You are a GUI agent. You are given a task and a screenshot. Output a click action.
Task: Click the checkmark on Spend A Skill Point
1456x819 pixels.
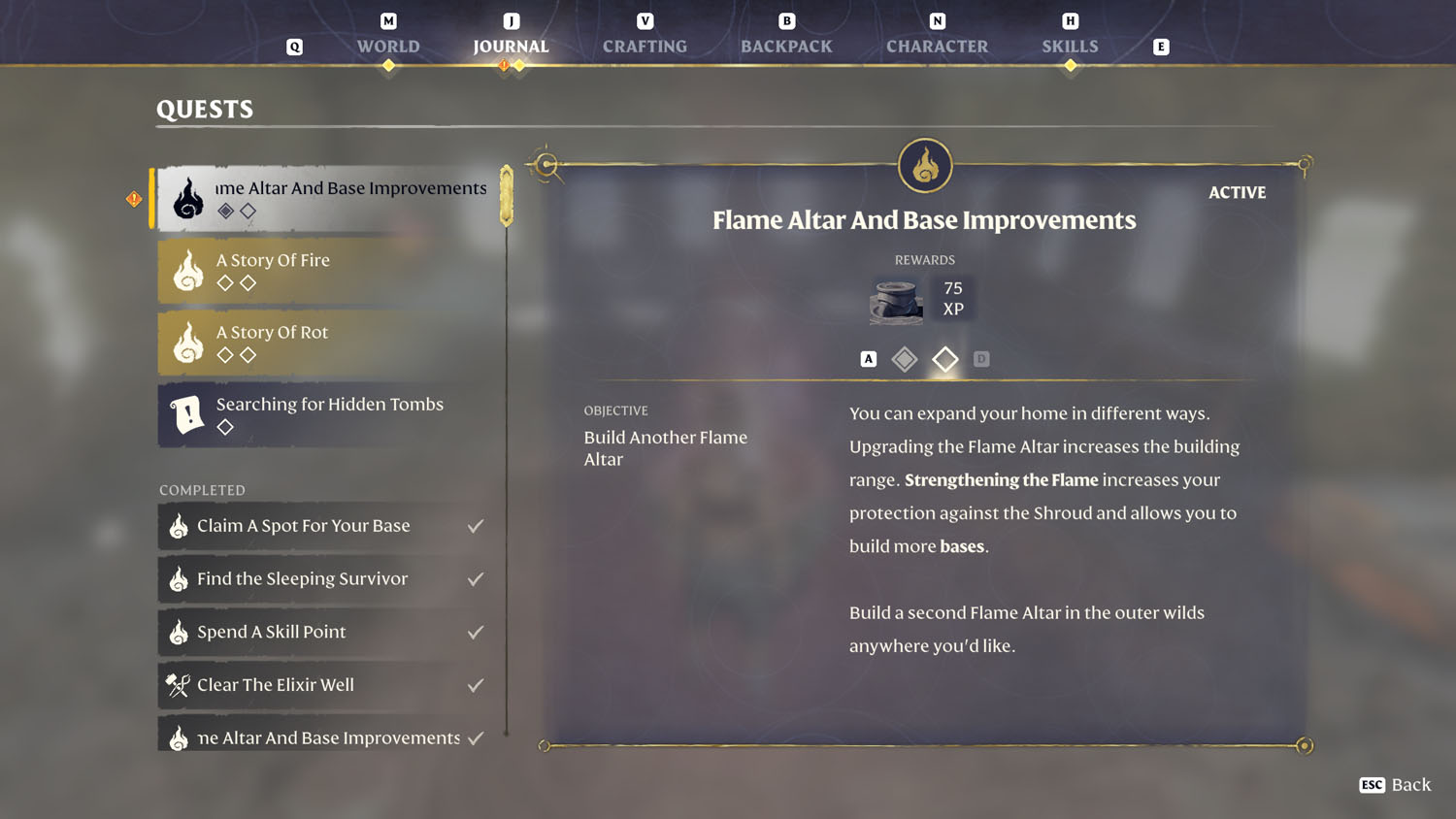tap(475, 632)
